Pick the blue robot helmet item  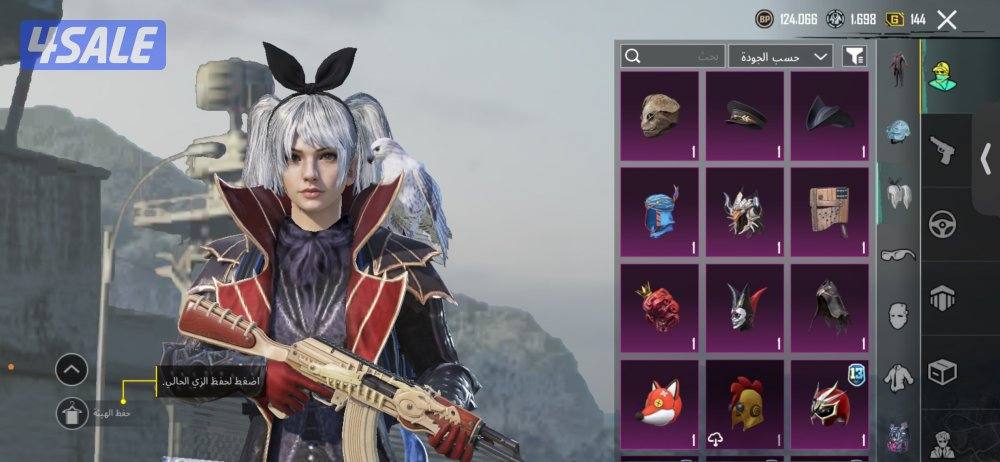pos(660,211)
